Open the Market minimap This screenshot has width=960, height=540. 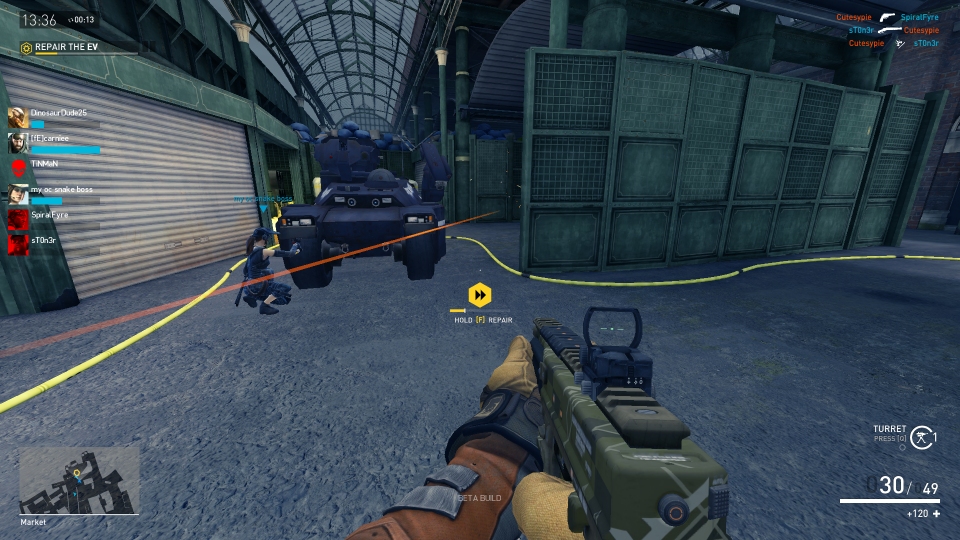(x=79, y=480)
